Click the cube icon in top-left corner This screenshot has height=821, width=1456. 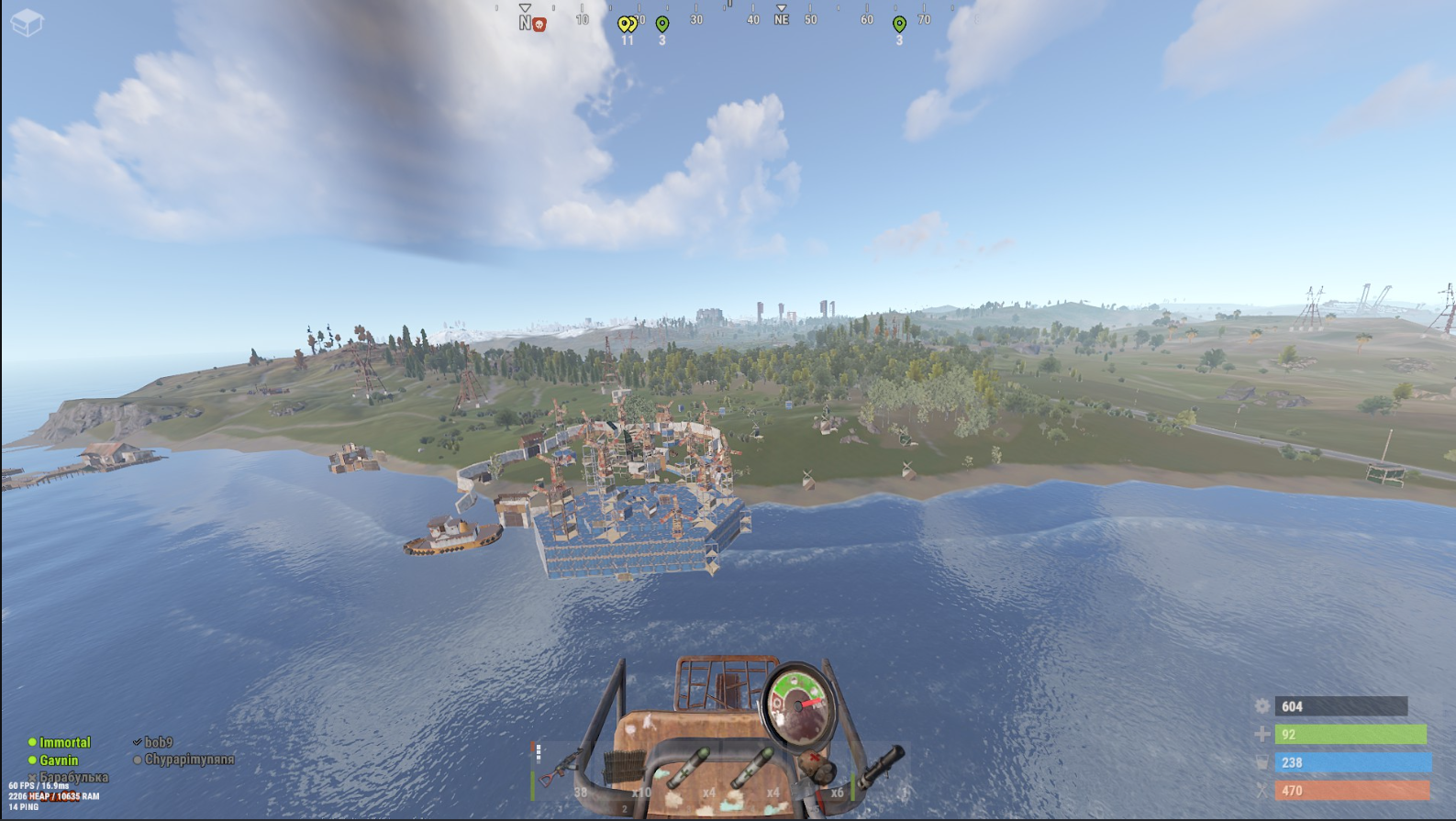tap(27, 22)
